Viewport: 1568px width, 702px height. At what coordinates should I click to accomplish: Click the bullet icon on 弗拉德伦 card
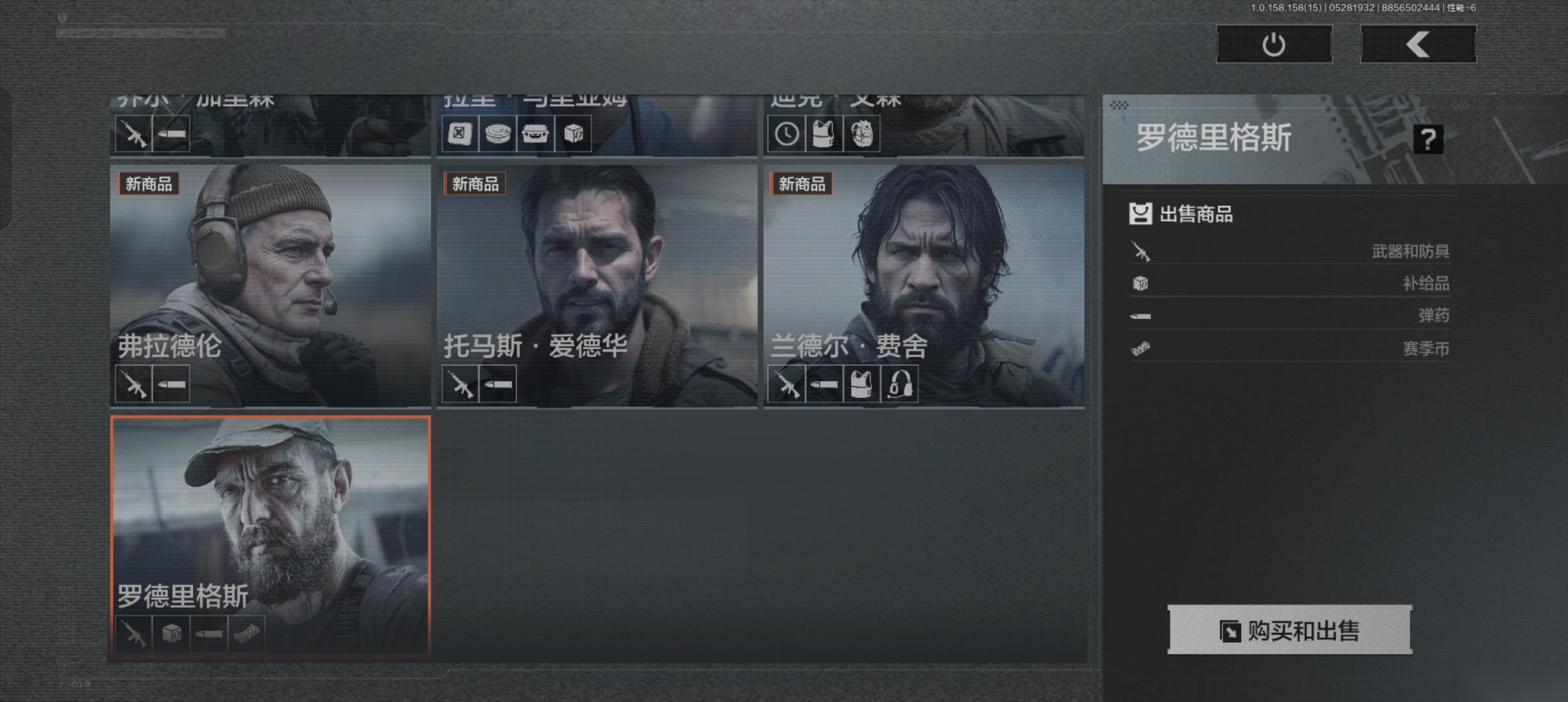tap(172, 384)
